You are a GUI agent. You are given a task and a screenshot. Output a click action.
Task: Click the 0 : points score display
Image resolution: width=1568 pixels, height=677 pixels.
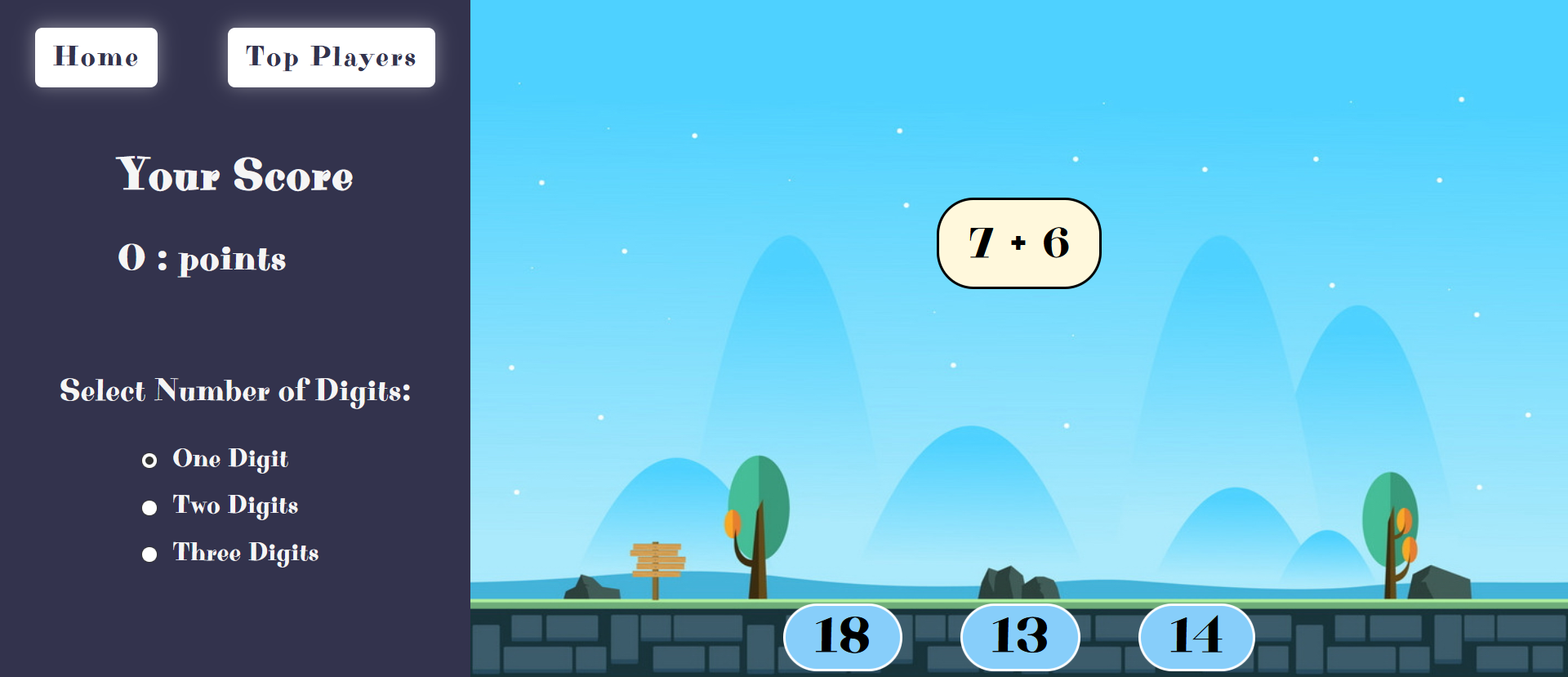click(x=202, y=259)
